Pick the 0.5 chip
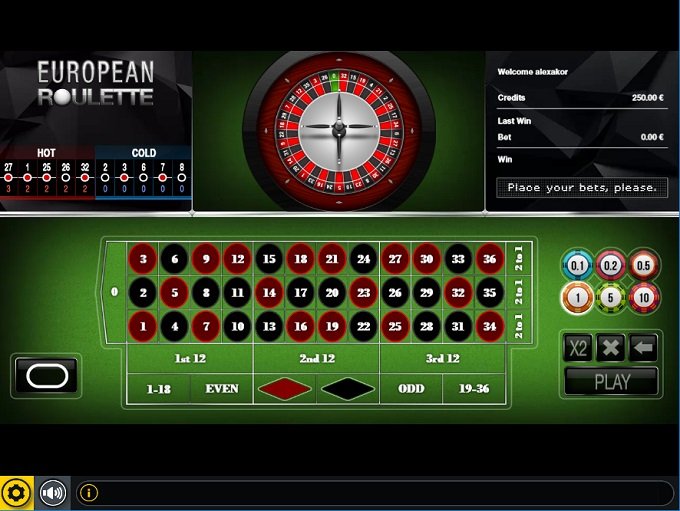Screen dimensions: 680x511 644,265
